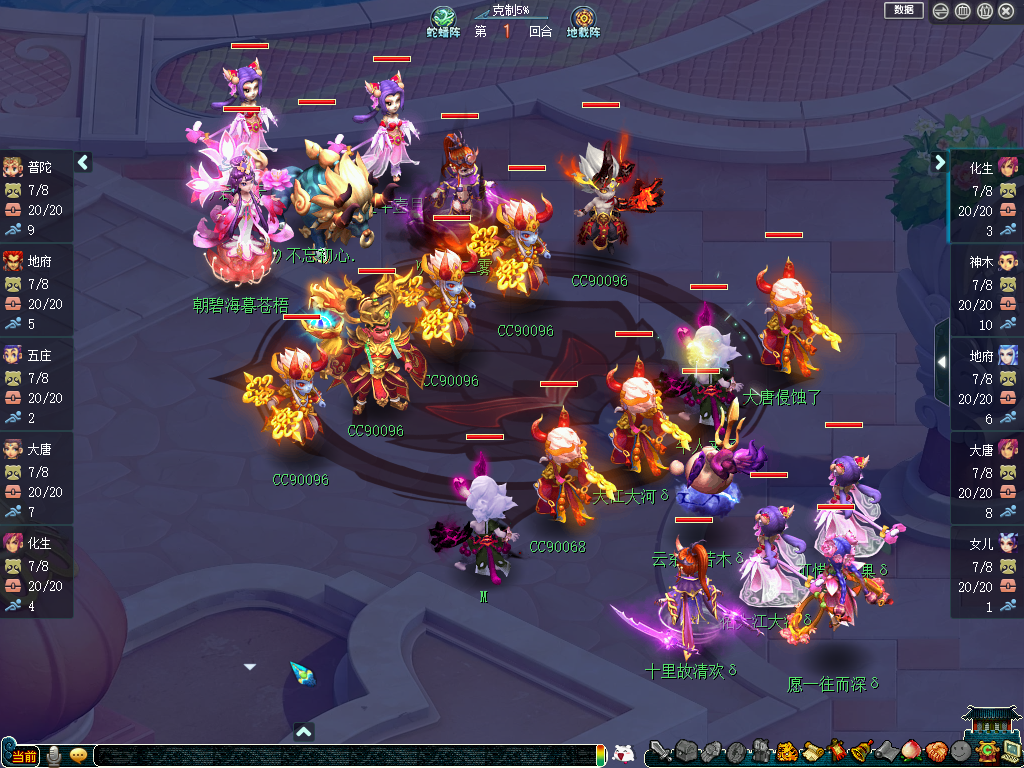Collapse the right team panel arrow
The image size is (1024, 768).
(940, 162)
